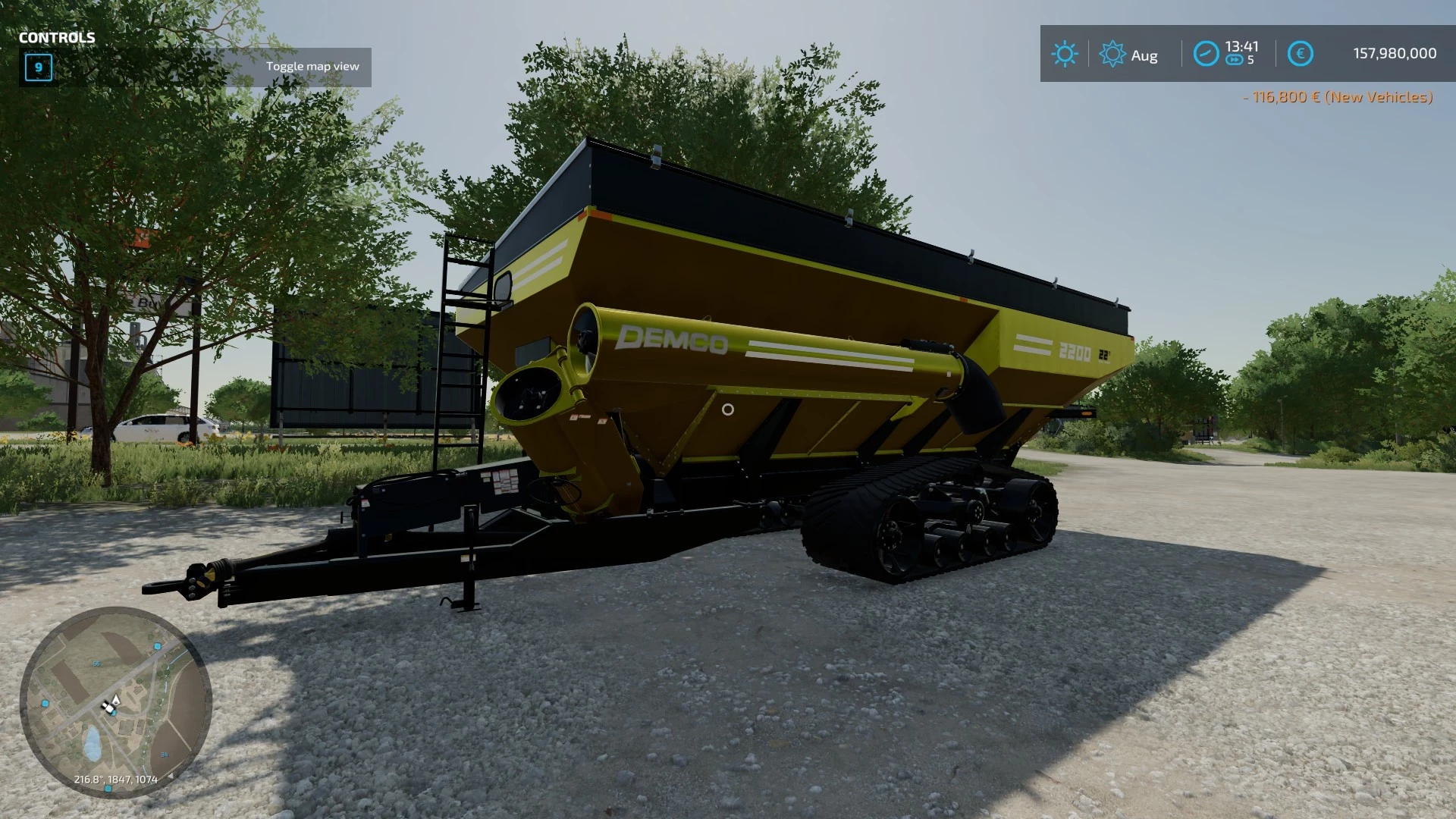Image resolution: width=1456 pixels, height=819 pixels.
Task: Click the key hint 9 icon
Action: point(37,68)
